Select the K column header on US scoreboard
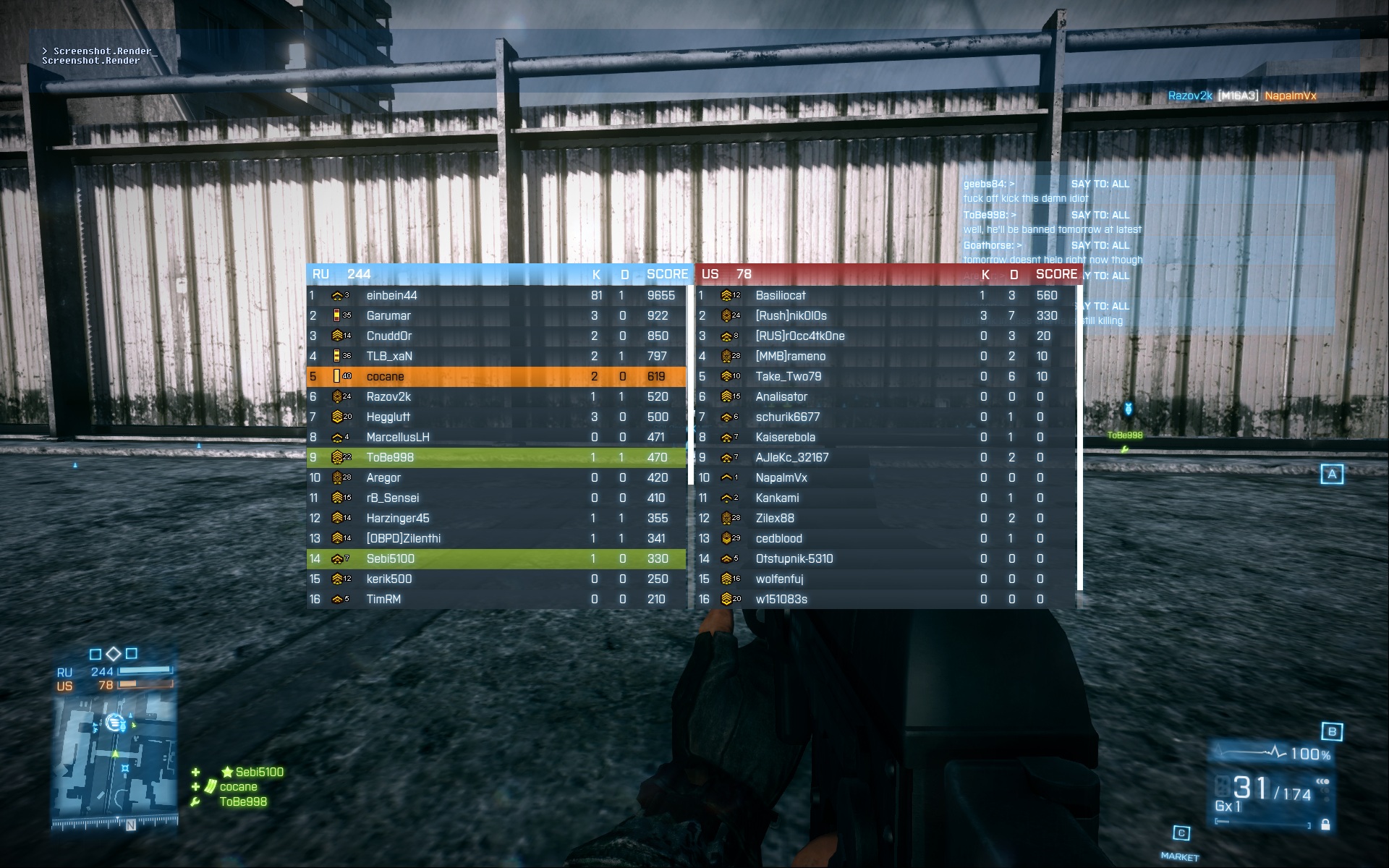1389x868 pixels. pyautogui.click(x=985, y=274)
